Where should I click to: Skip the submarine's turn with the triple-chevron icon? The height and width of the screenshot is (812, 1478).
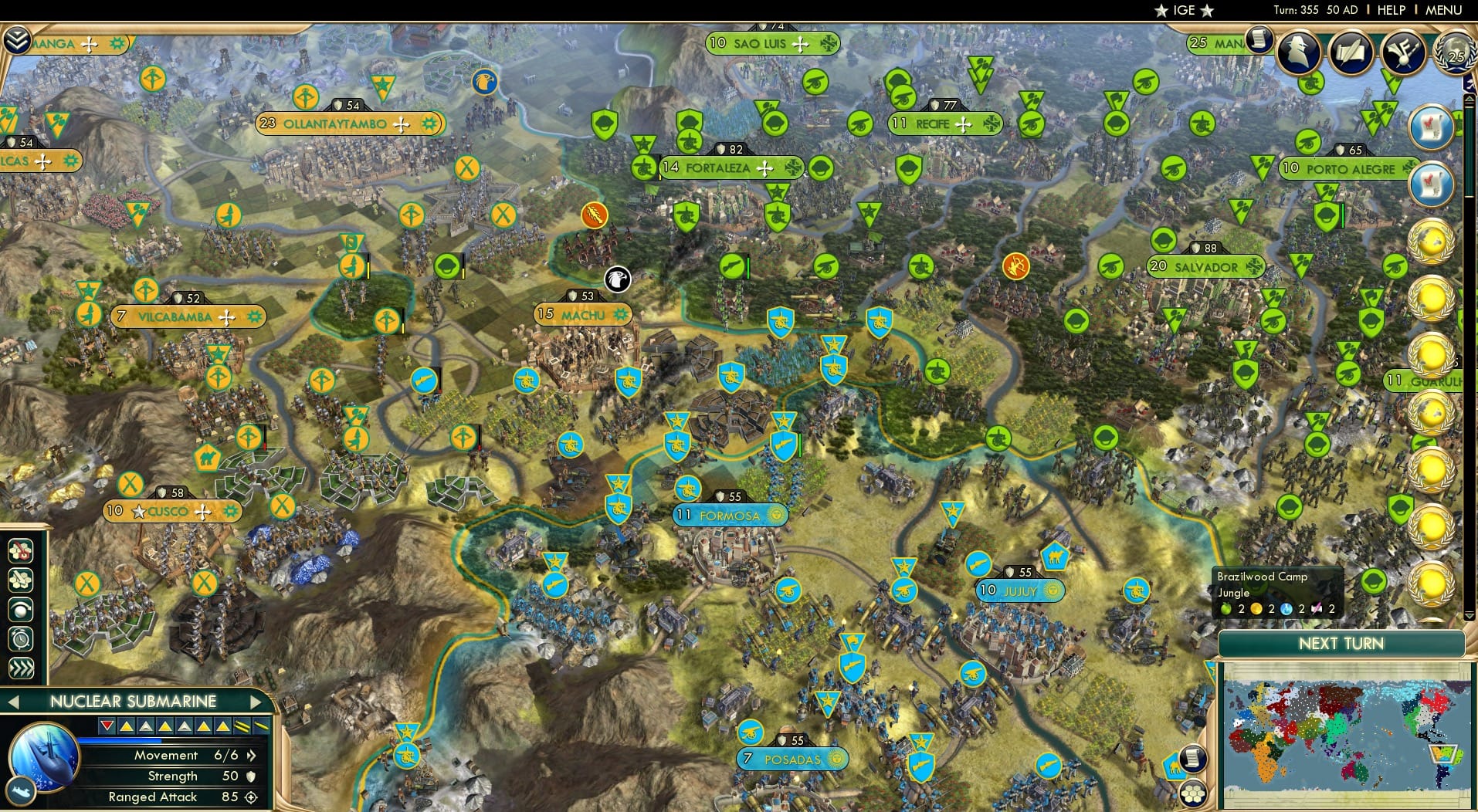tap(20, 666)
